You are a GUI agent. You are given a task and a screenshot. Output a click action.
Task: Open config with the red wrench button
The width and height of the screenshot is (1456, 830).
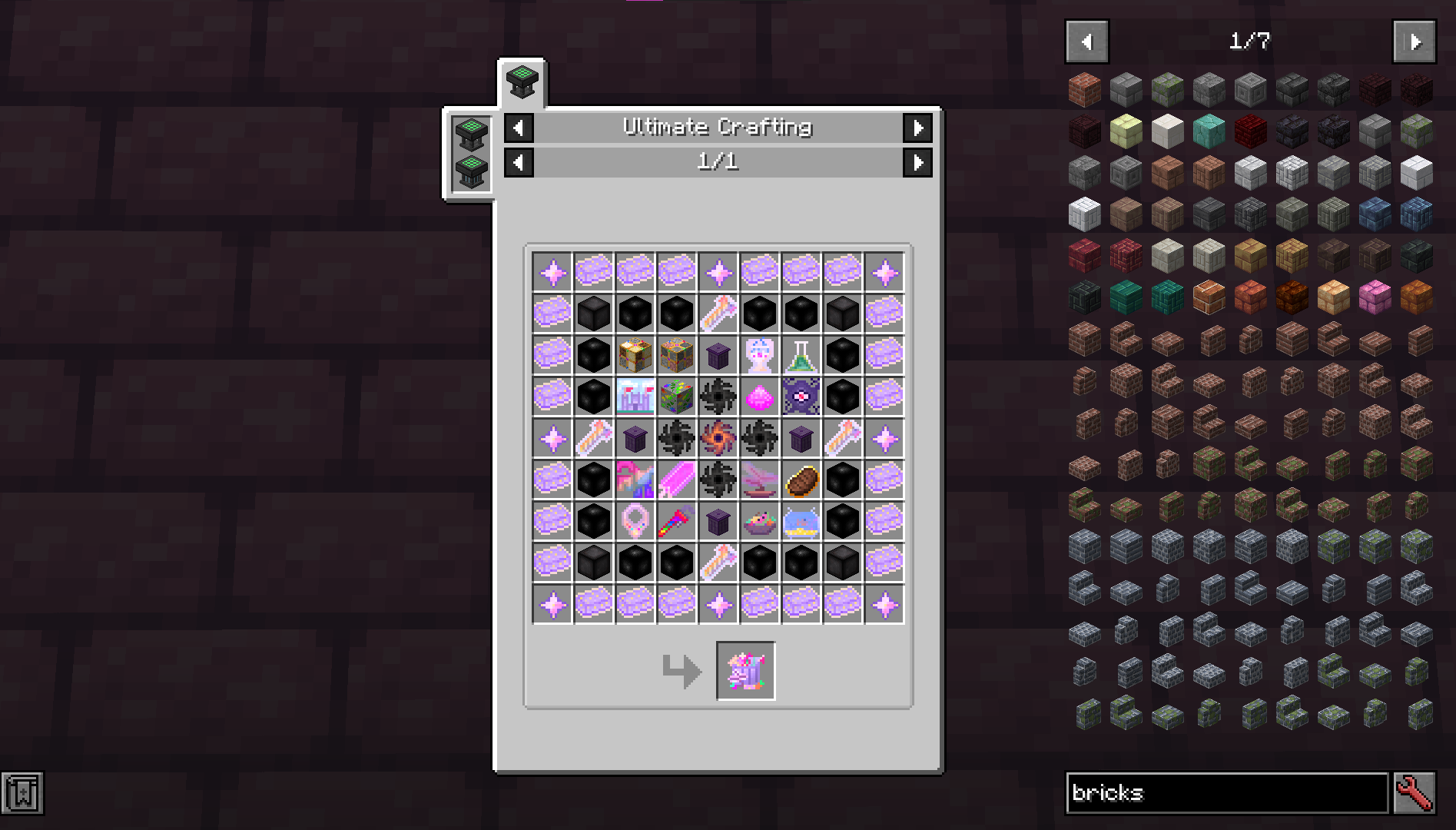1415,792
